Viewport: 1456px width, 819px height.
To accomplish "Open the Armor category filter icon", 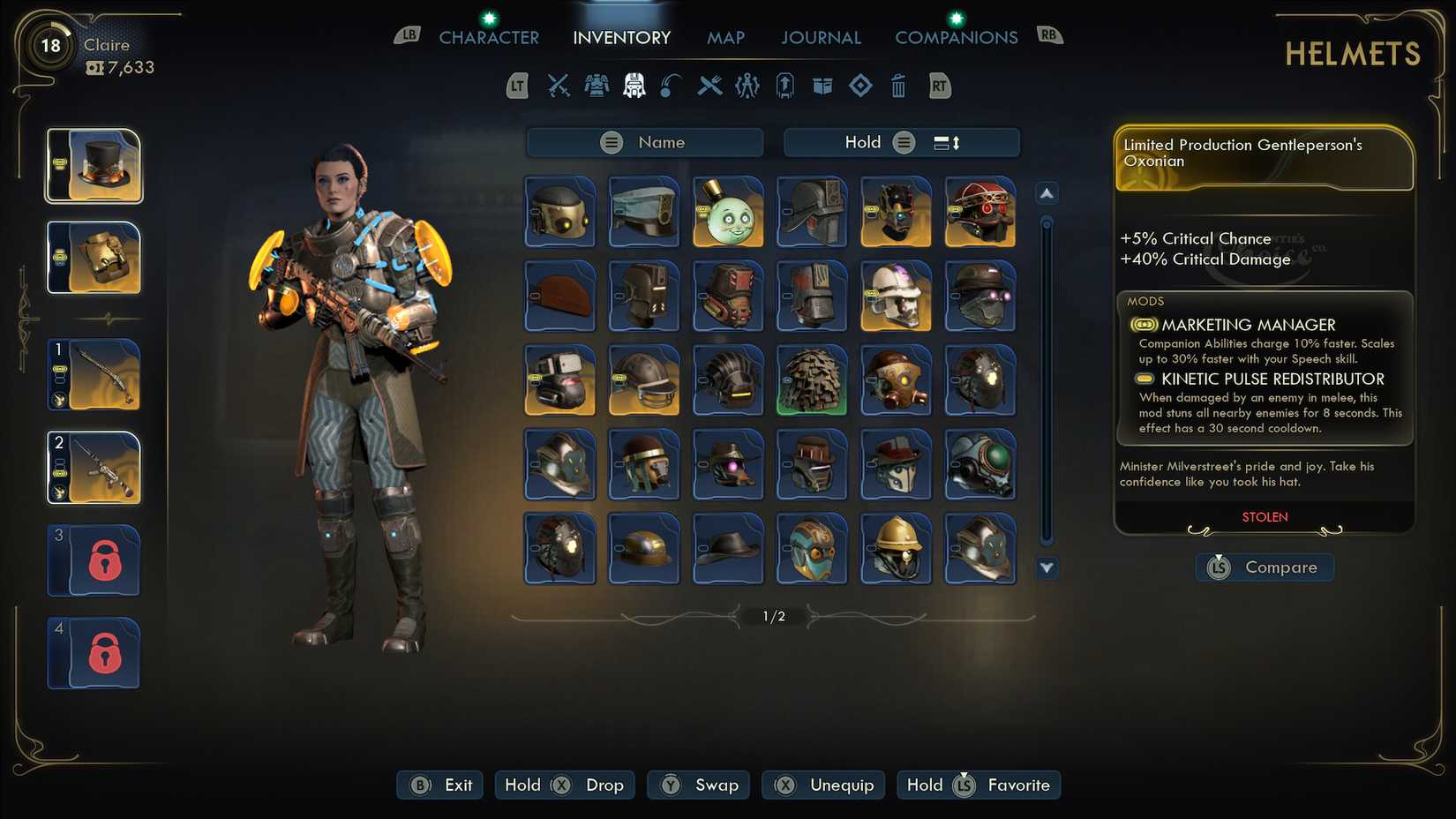I will [597, 86].
